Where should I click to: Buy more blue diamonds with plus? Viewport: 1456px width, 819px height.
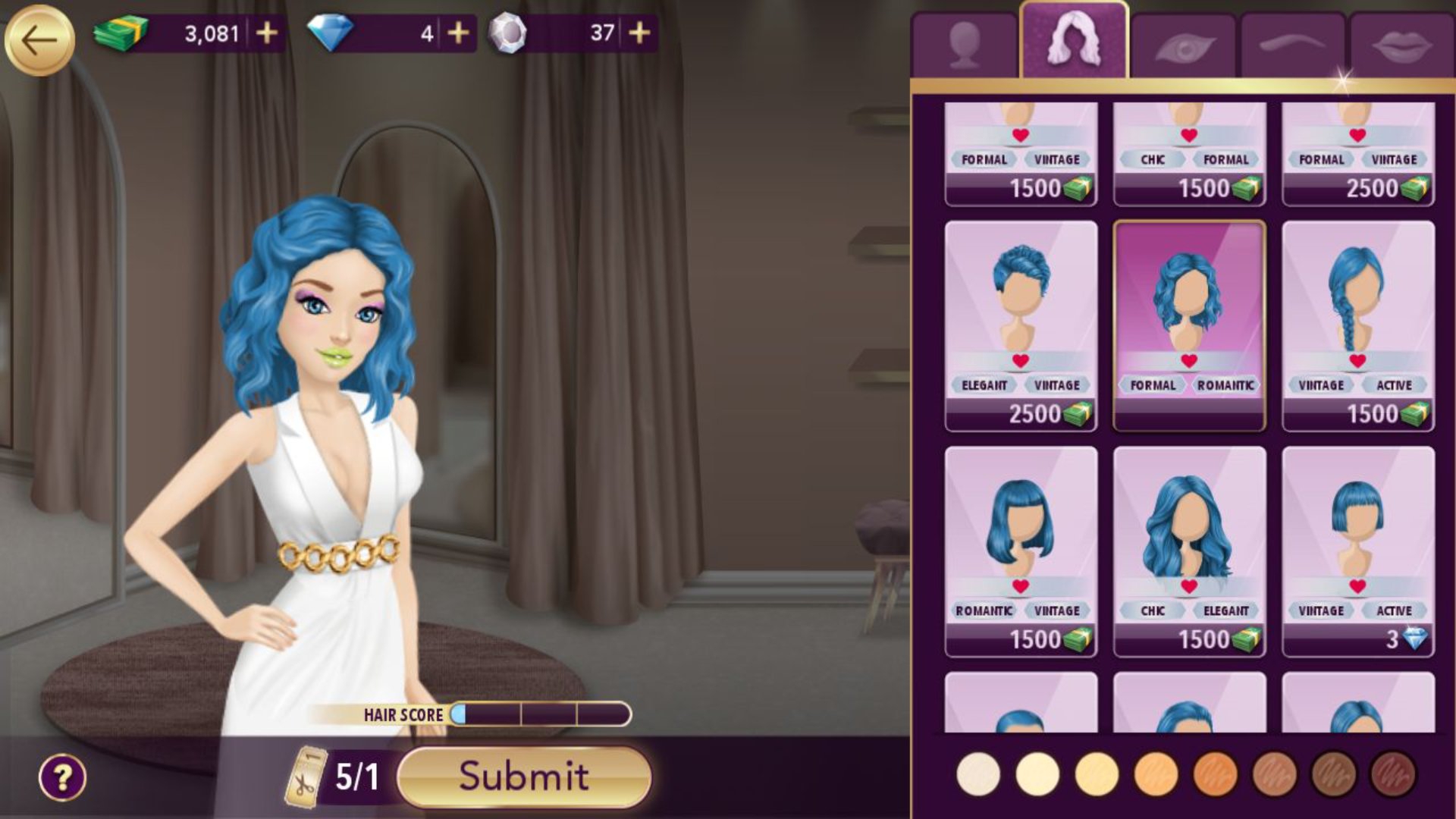pos(458,33)
